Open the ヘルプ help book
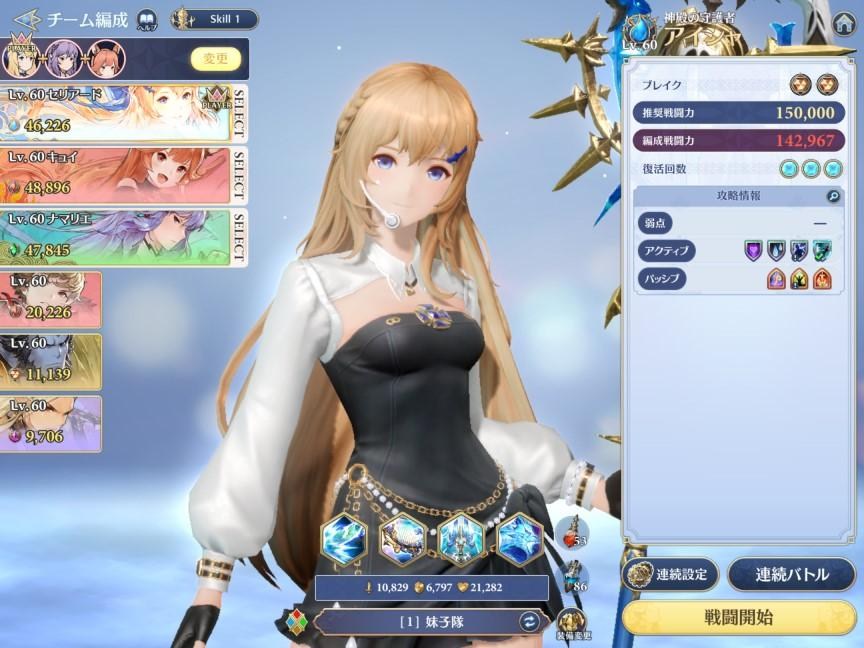This screenshot has width=864, height=648. [147, 19]
